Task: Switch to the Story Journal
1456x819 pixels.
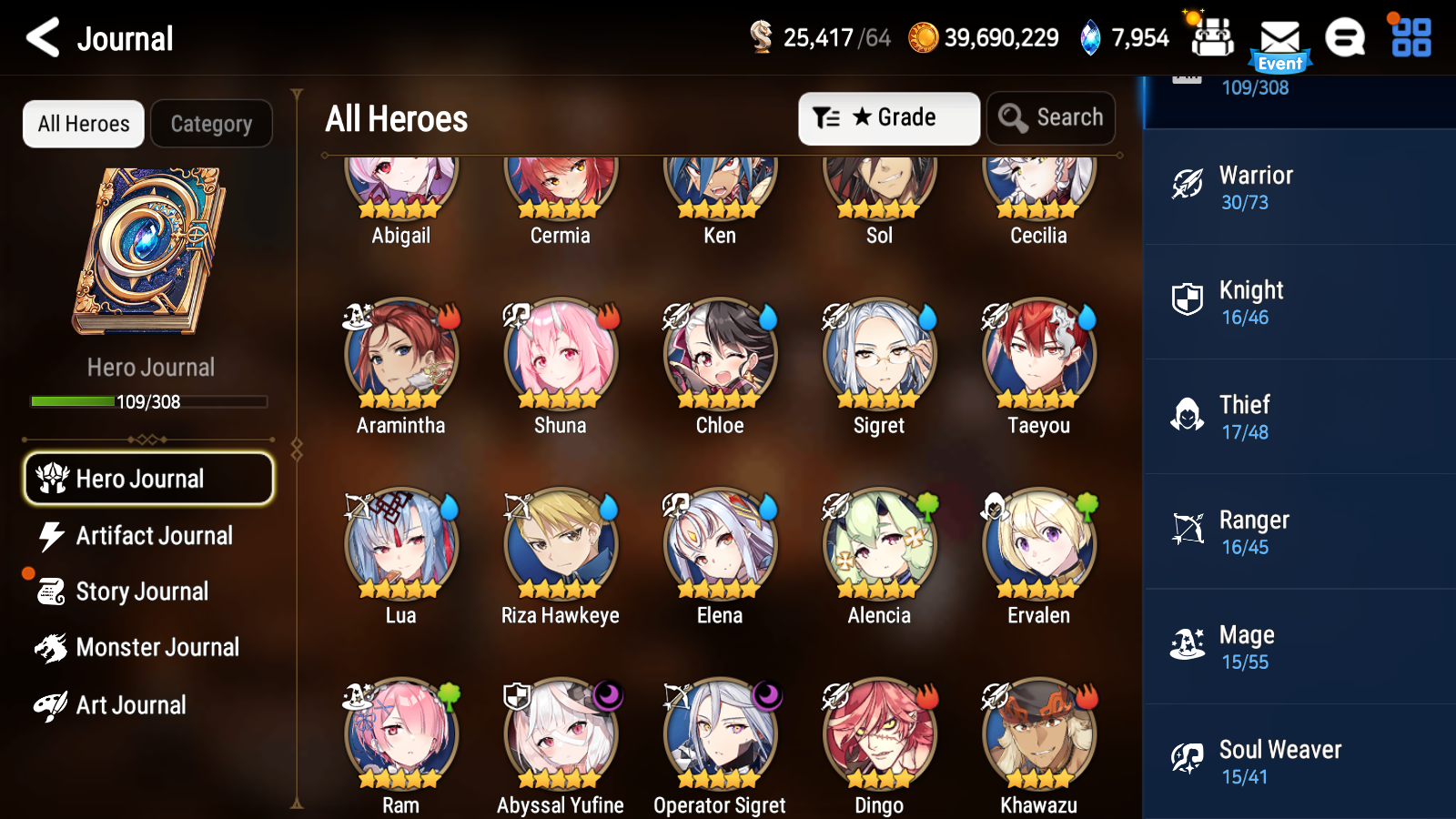Action: [x=143, y=591]
